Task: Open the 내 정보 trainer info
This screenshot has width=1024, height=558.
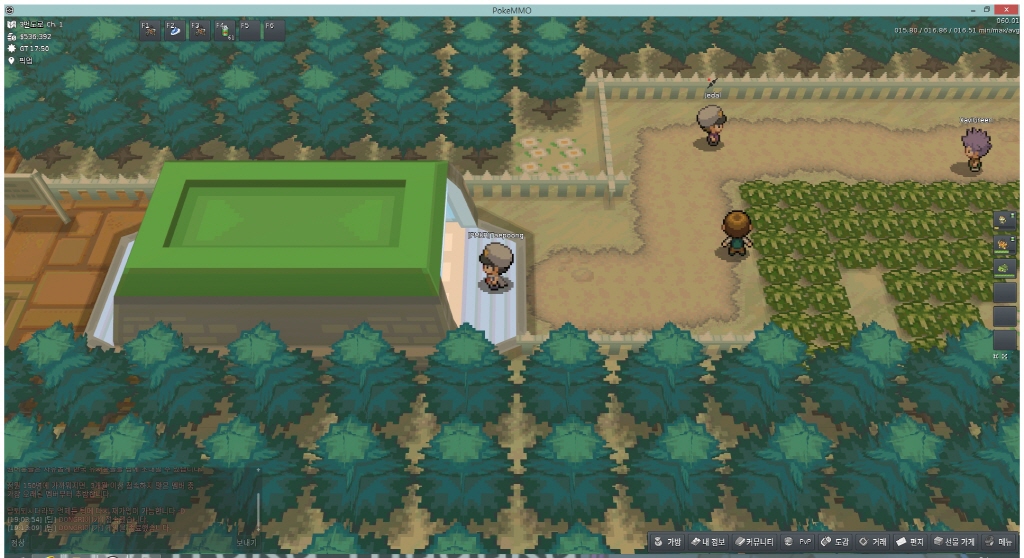Action: click(712, 541)
